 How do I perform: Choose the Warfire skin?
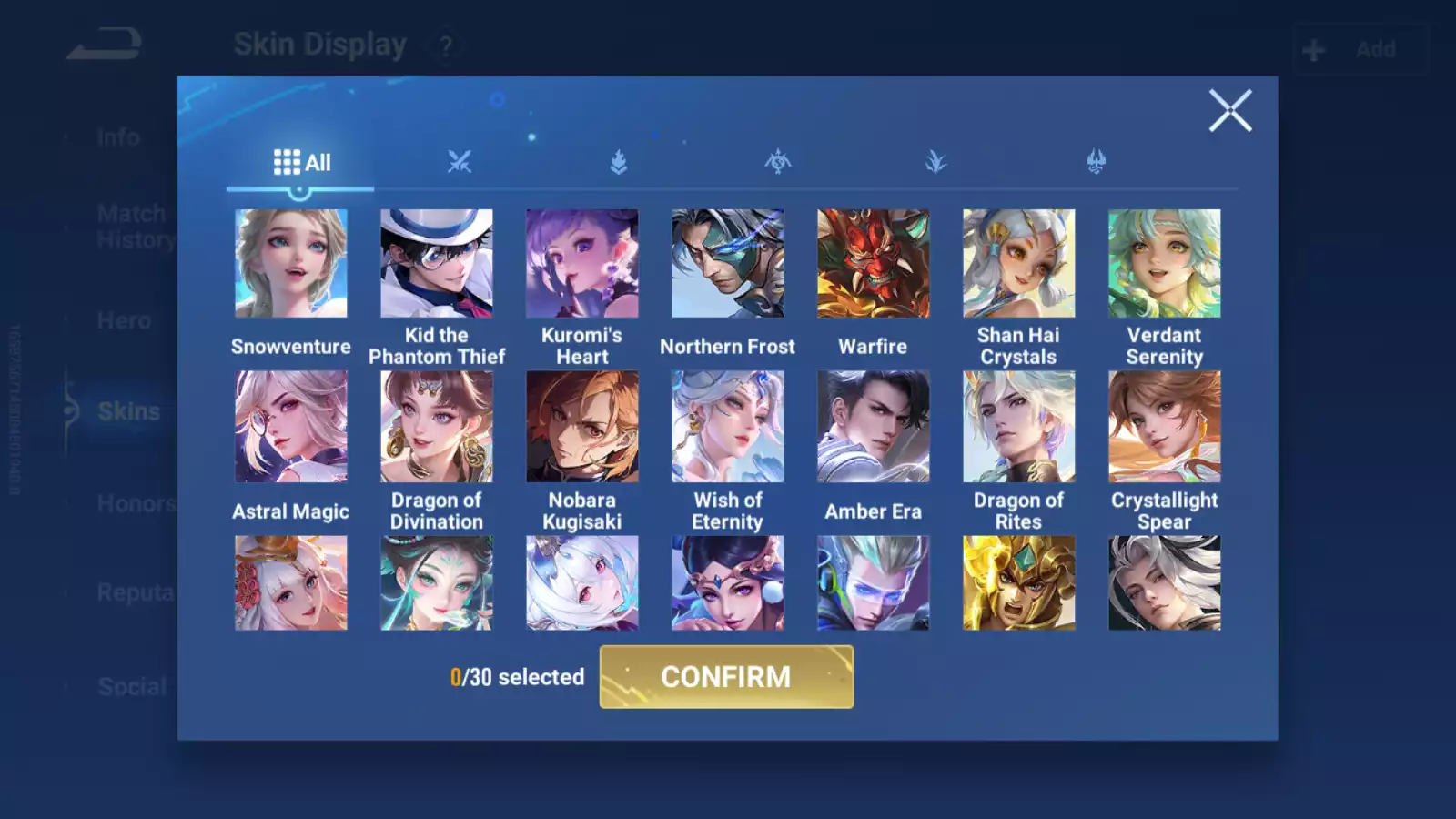874,264
